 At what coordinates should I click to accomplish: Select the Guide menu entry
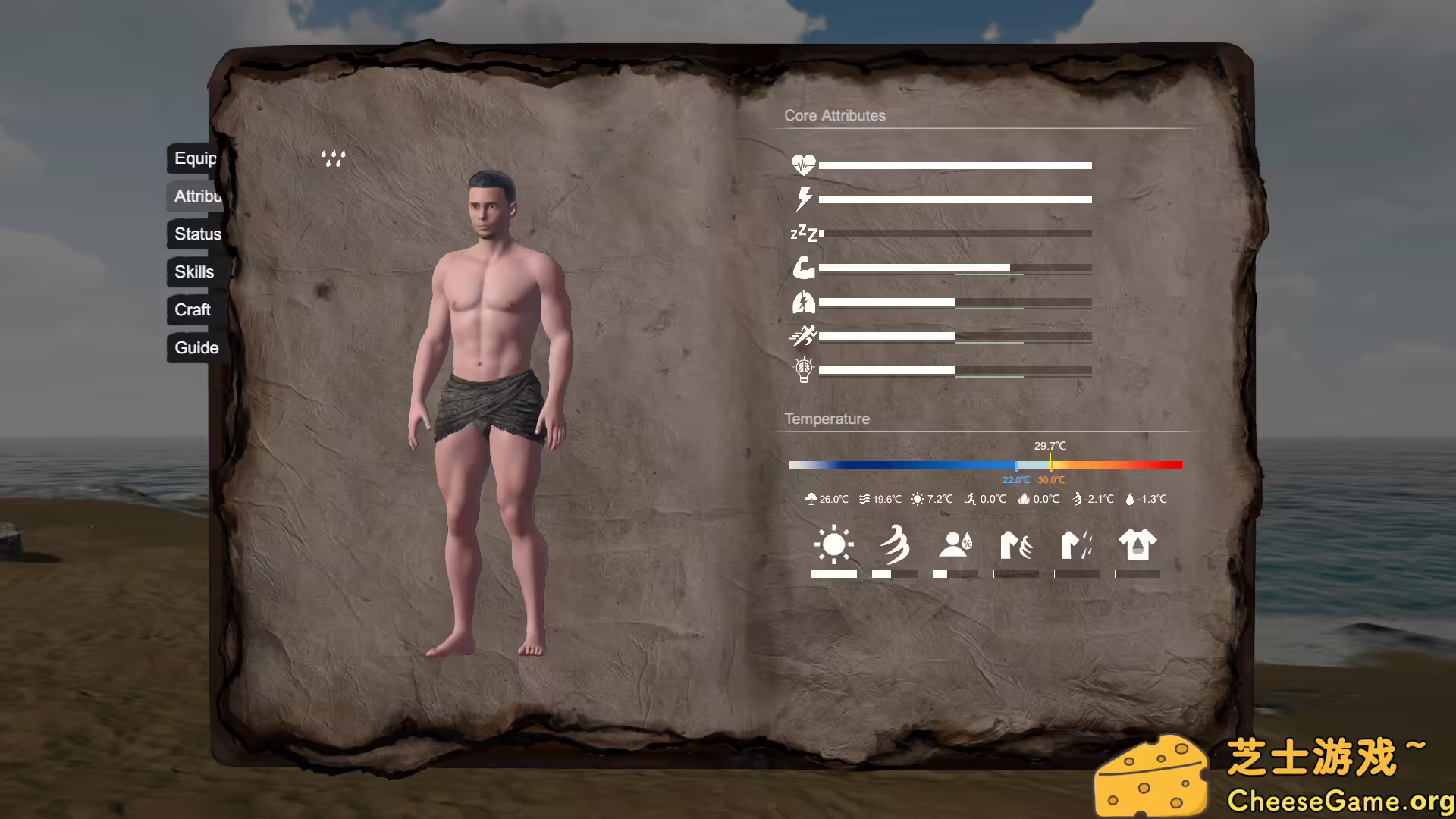tap(196, 347)
